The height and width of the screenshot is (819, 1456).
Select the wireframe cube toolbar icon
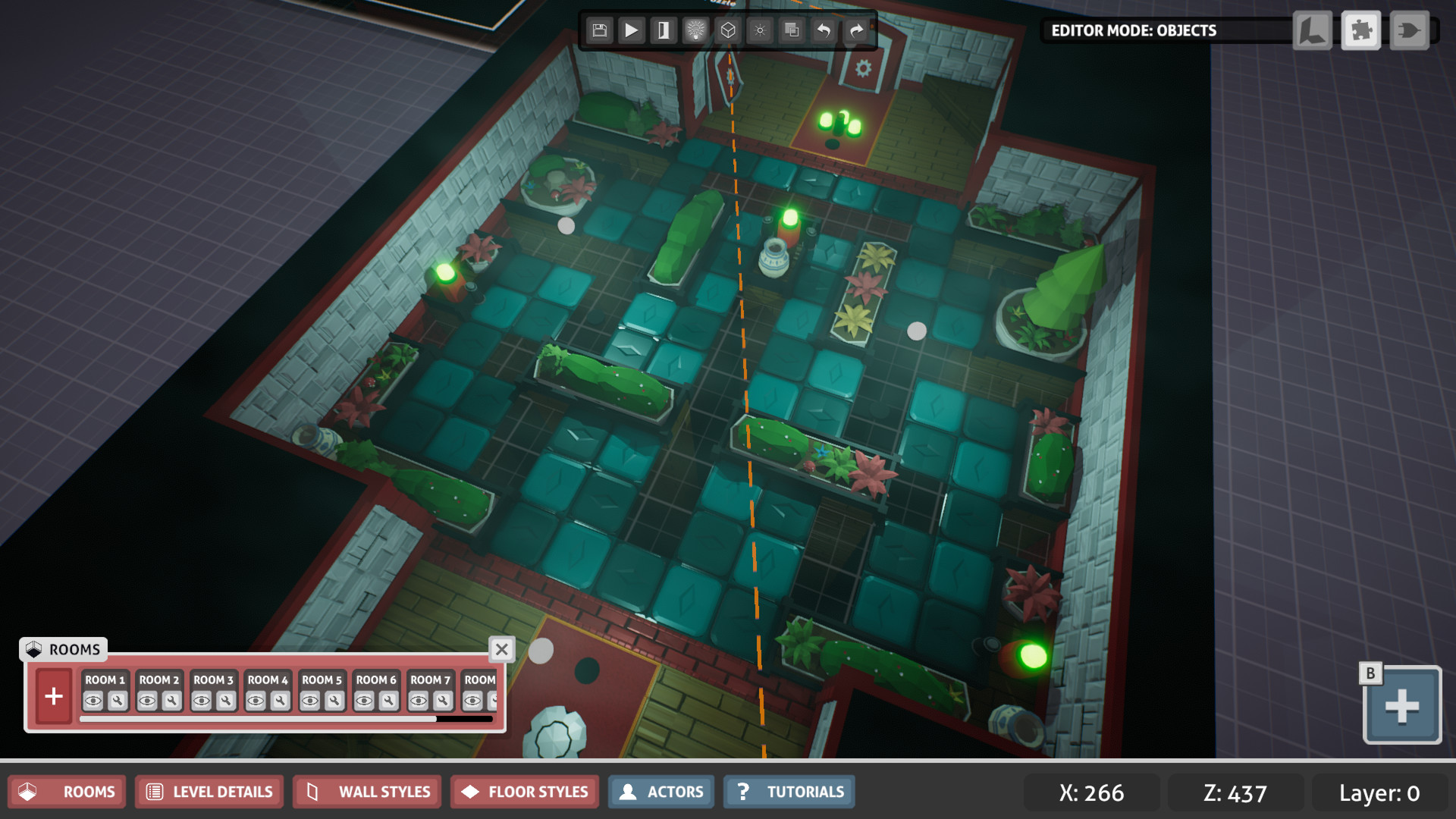tap(728, 30)
